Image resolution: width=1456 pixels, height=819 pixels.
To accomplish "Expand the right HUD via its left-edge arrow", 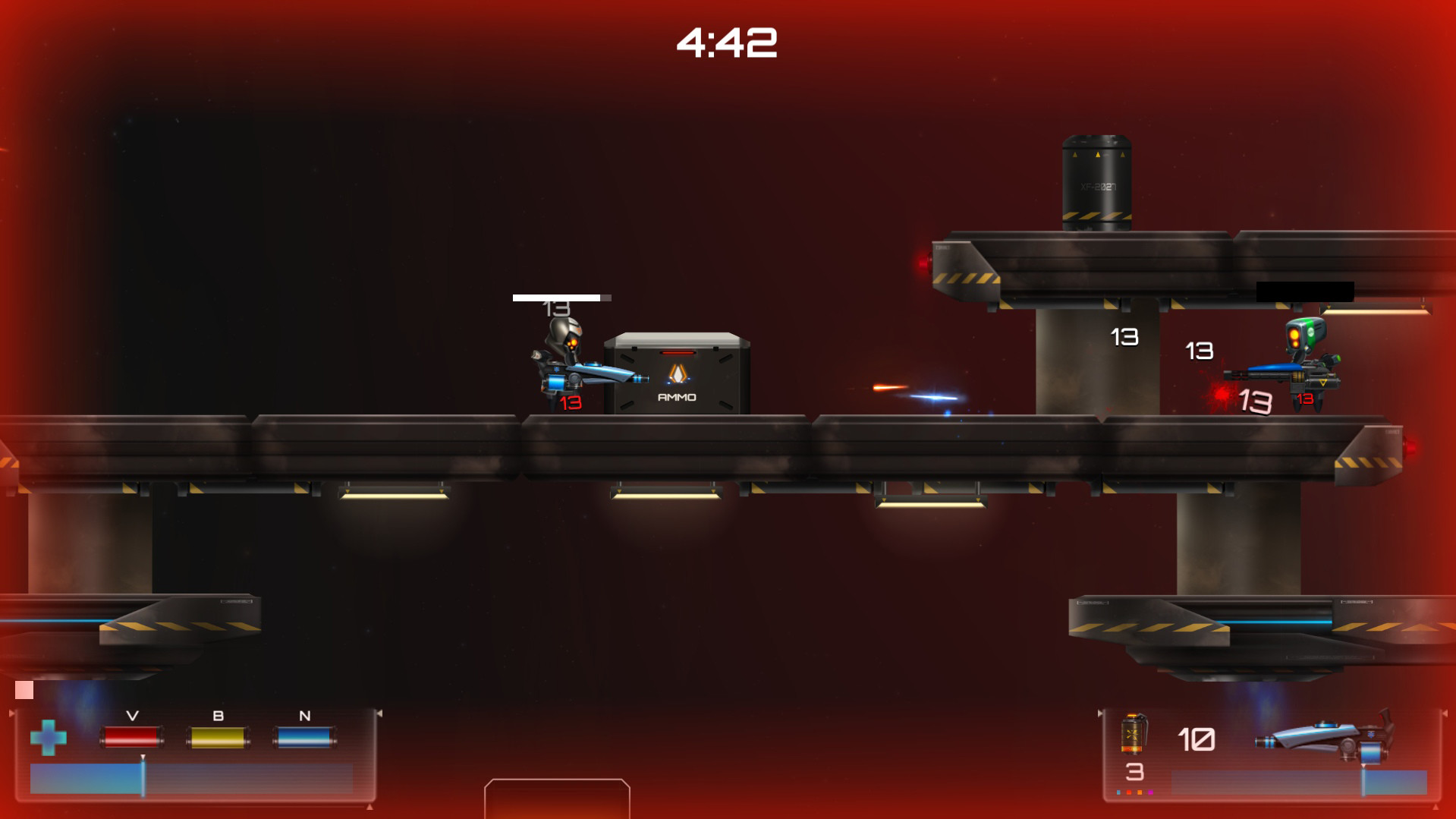I will pyautogui.click(x=1100, y=713).
